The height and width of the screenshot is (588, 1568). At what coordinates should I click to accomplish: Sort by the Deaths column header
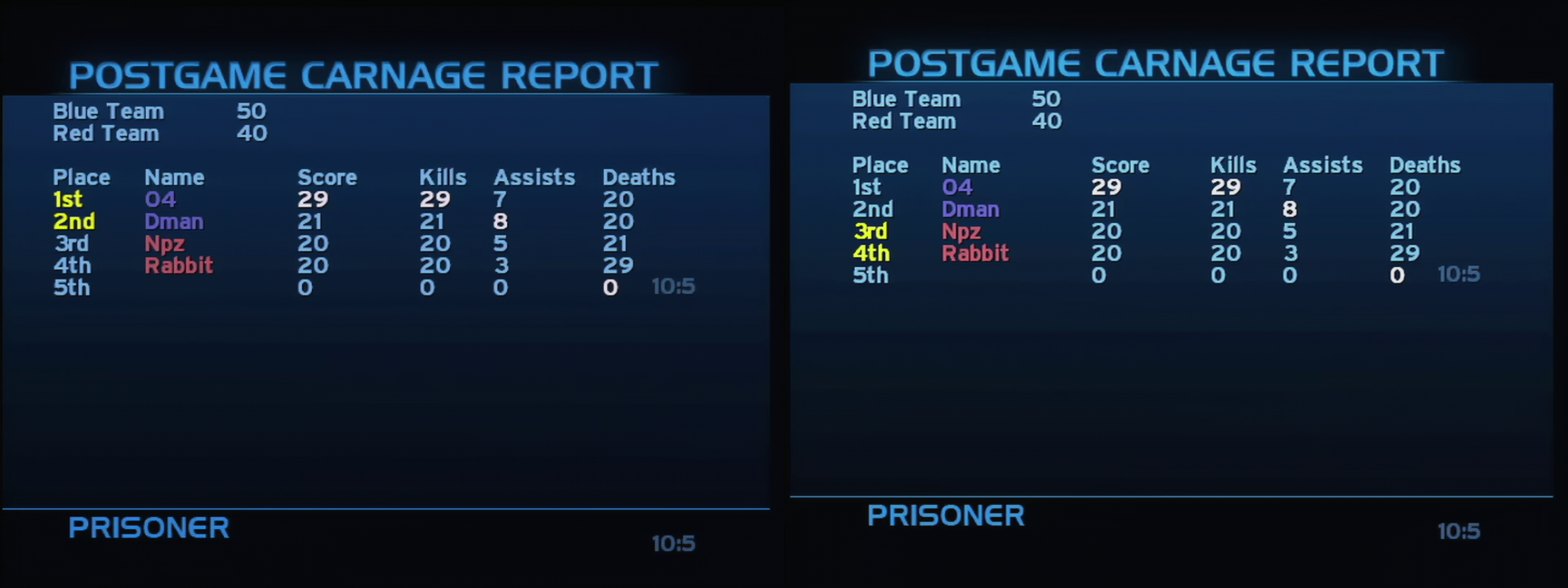pos(639,177)
